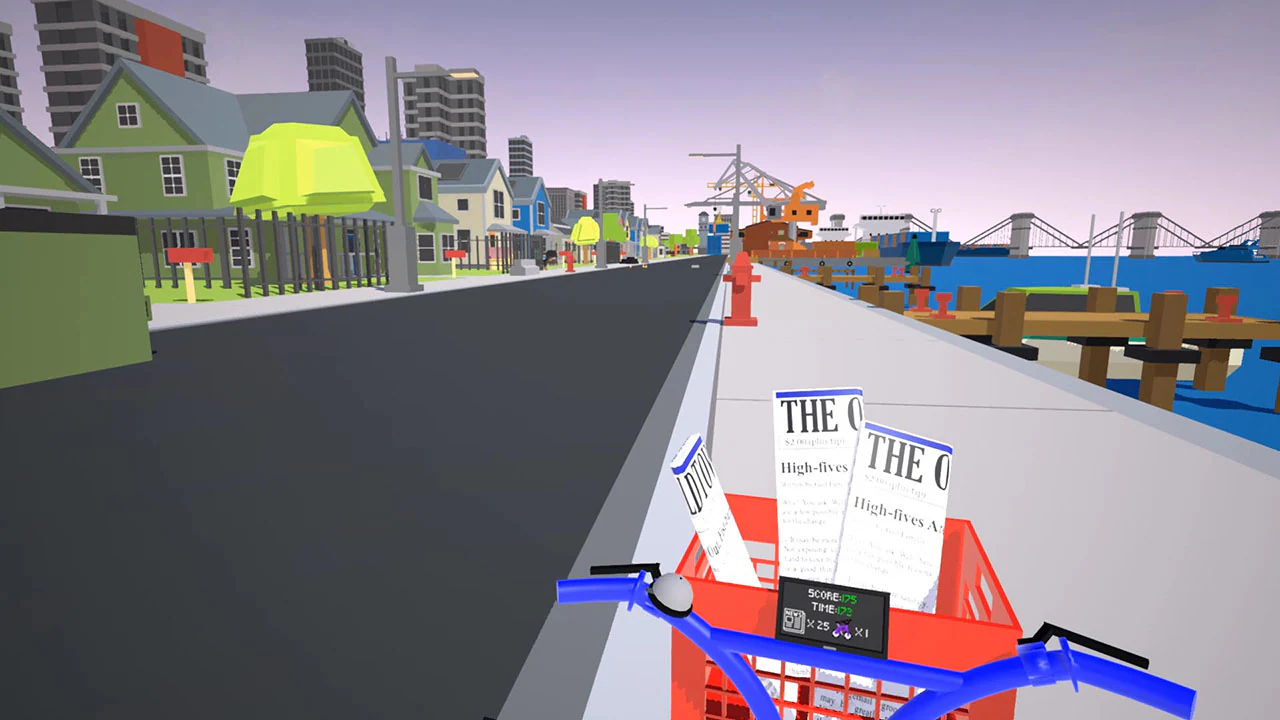Select the scoreboard panel on the basket
Viewport: 1280px width, 720px height.
pos(834,615)
